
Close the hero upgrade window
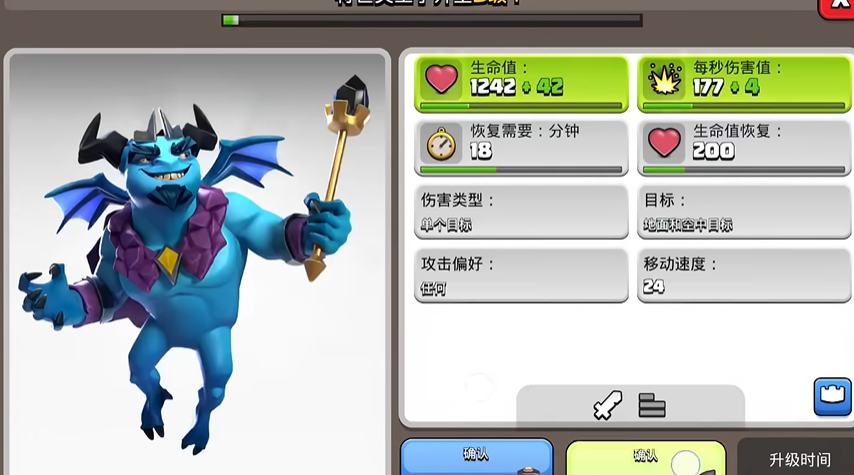(x=840, y=6)
